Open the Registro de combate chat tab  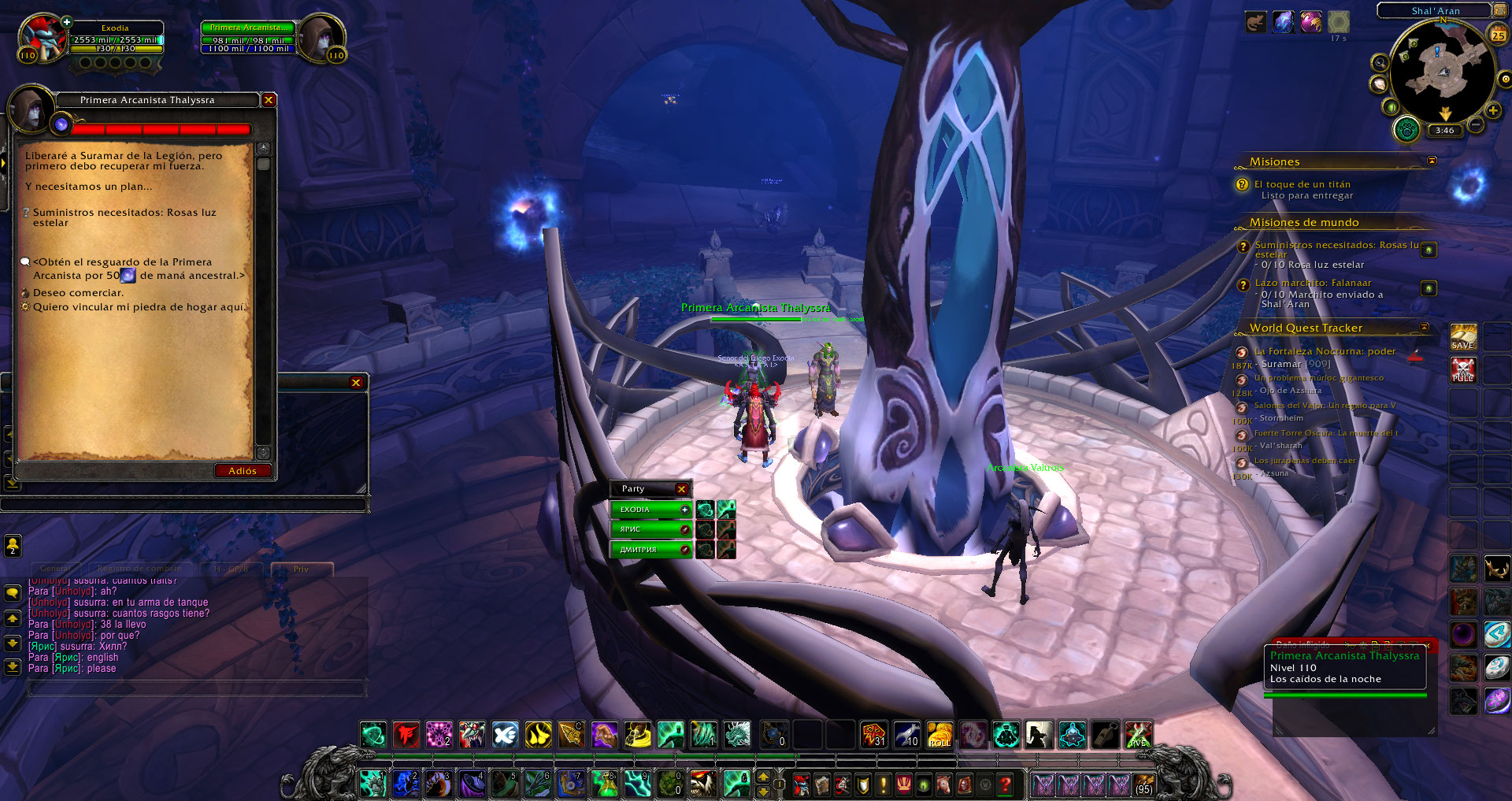pyautogui.click(x=139, y=569)
